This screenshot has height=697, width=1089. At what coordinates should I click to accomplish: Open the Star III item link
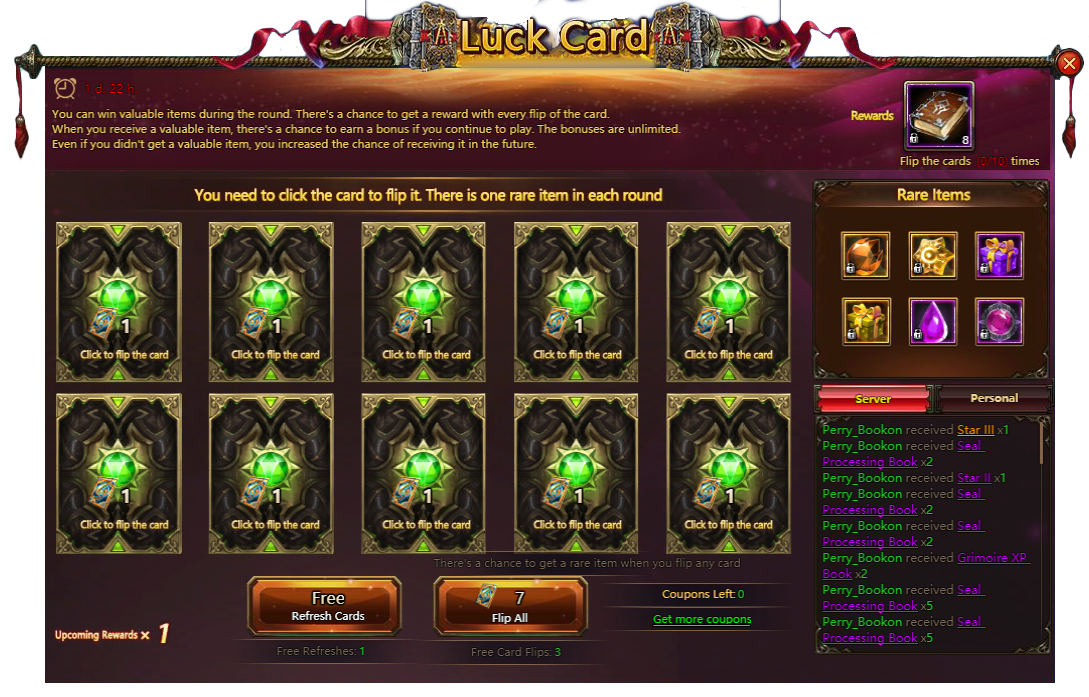tap(975, 430)
